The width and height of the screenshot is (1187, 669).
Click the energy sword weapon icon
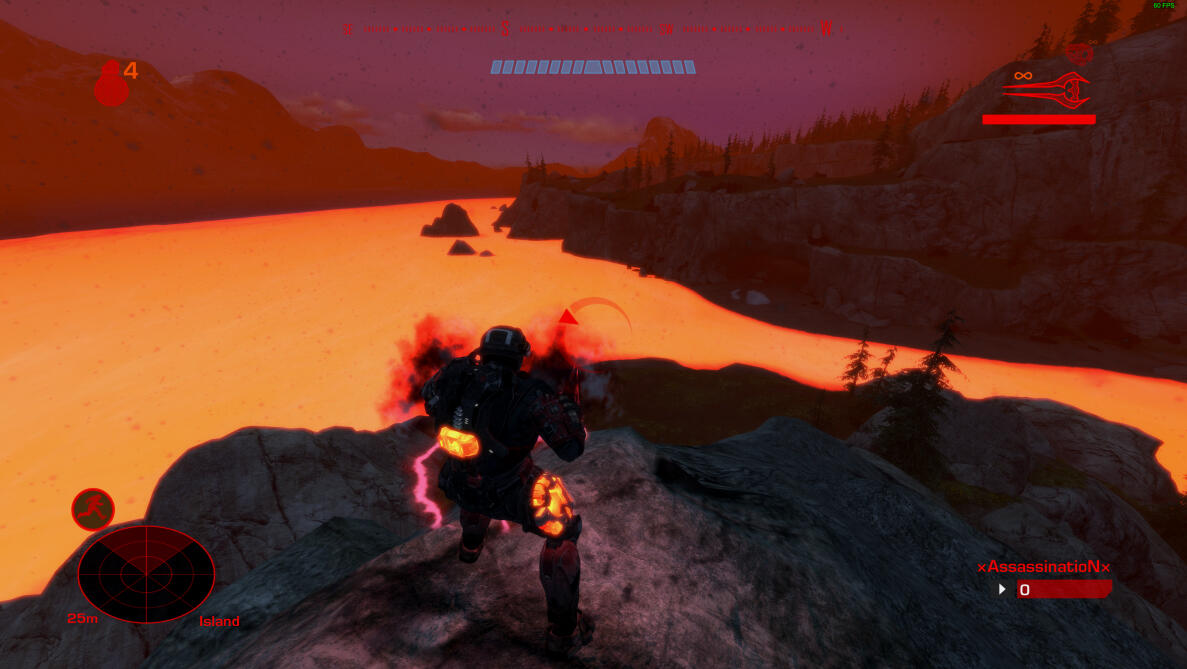click(x=1046, y=90)
